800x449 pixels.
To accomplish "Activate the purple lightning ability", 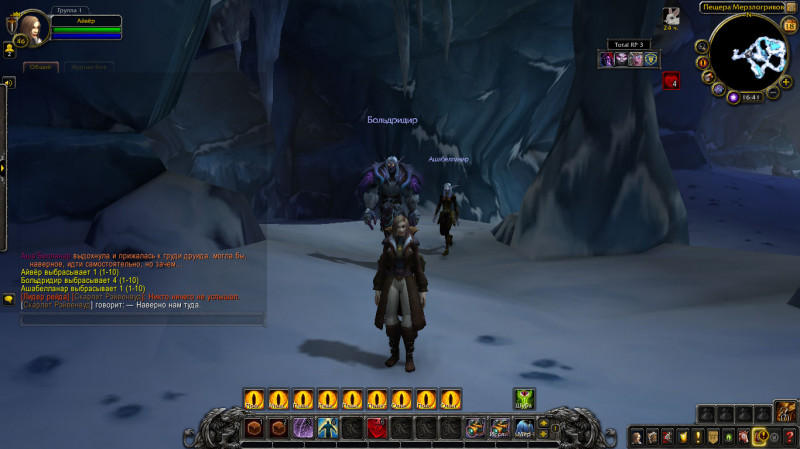I will (x=303, y=429).
